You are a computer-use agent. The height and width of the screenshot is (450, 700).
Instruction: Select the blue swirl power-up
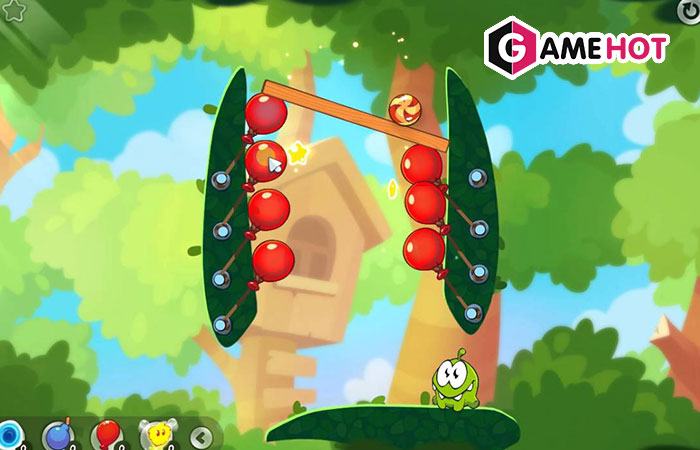tap(9, 435)
